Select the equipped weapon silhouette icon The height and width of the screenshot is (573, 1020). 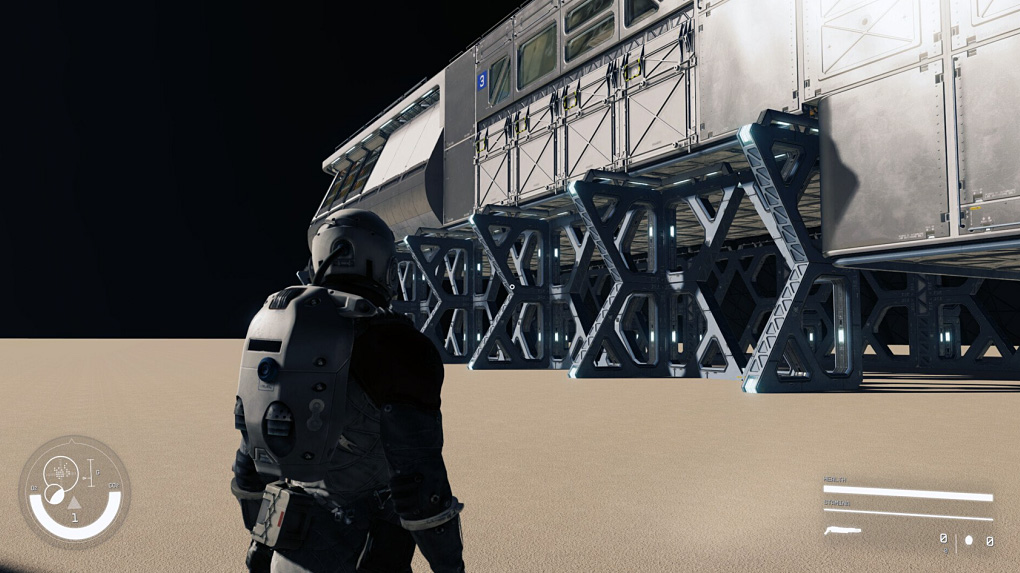tap(842, 531)
